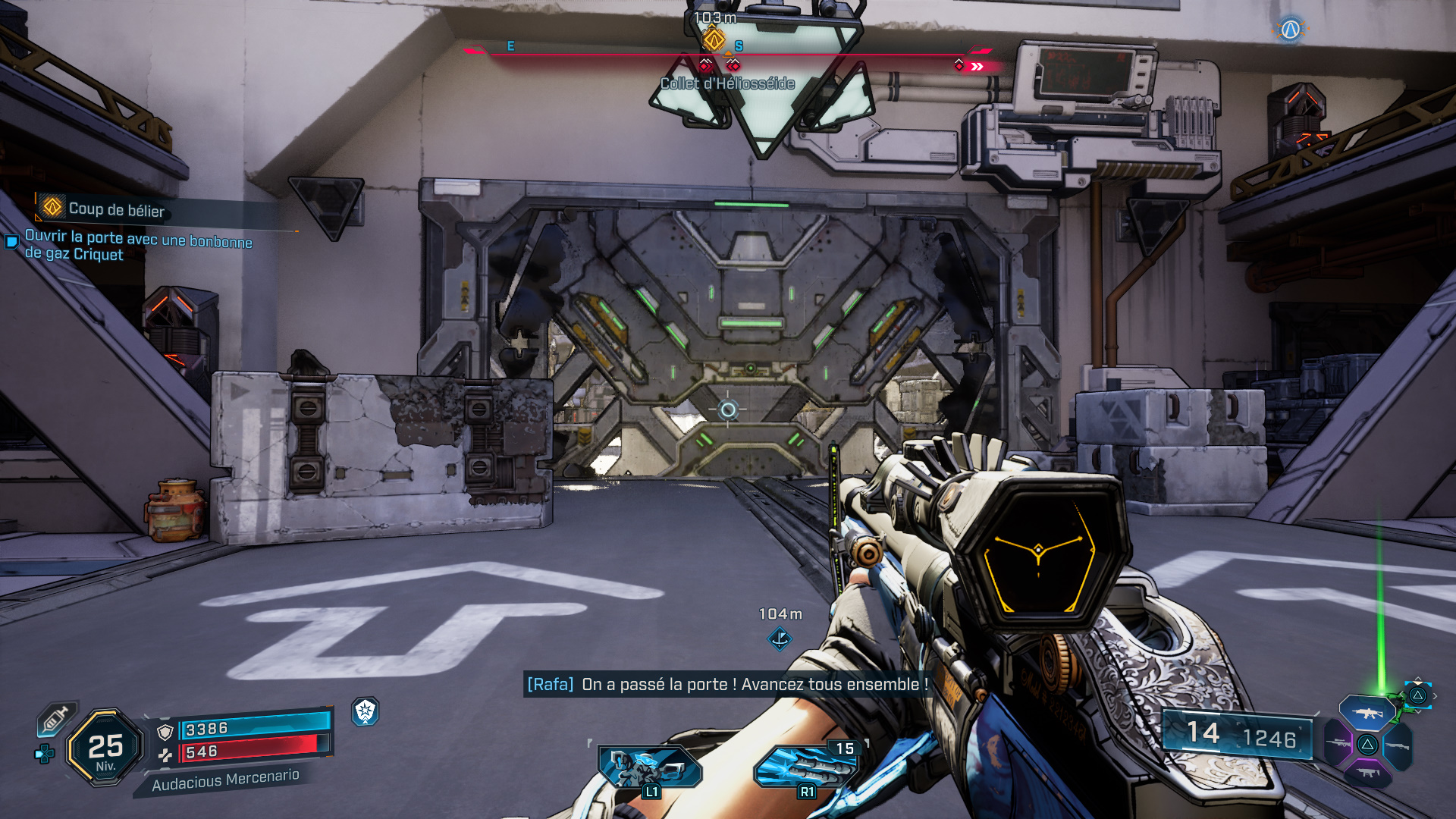The width and height of the screenshot is (1456, 819).
Task: Select the blue waypoint marker showing 104 m
Action: [780, 639]
